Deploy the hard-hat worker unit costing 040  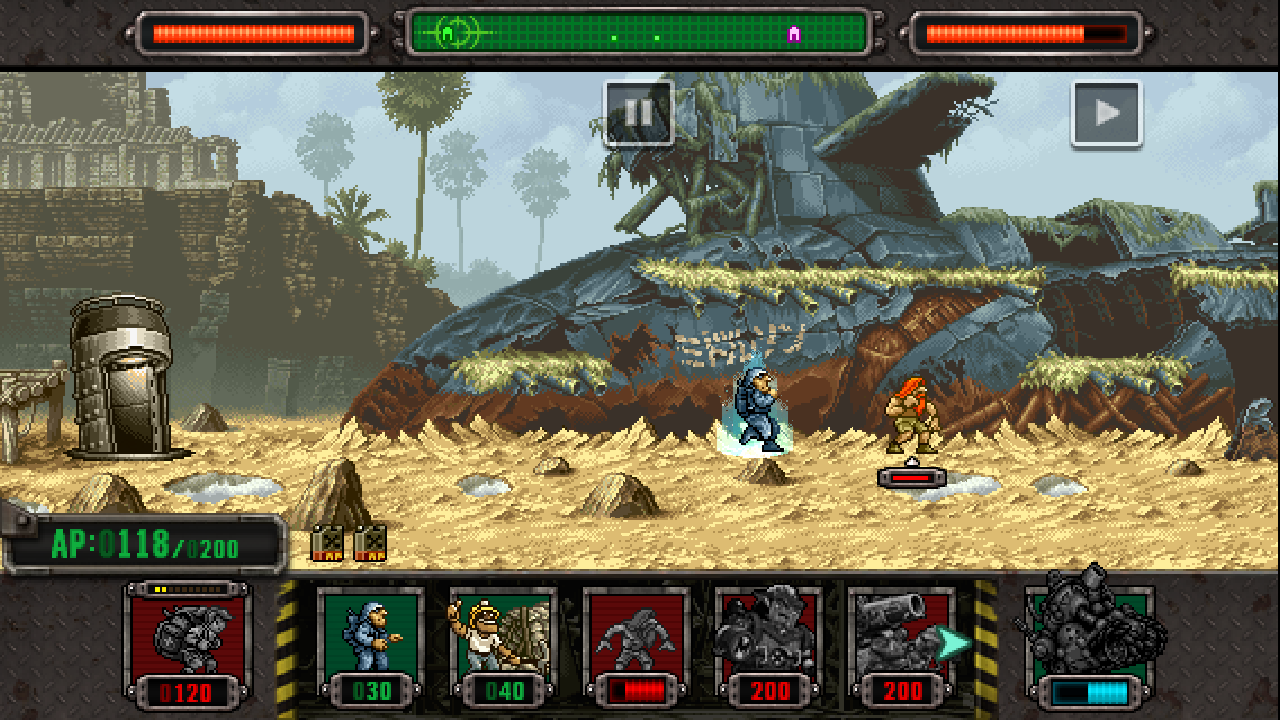pos(503,642)
